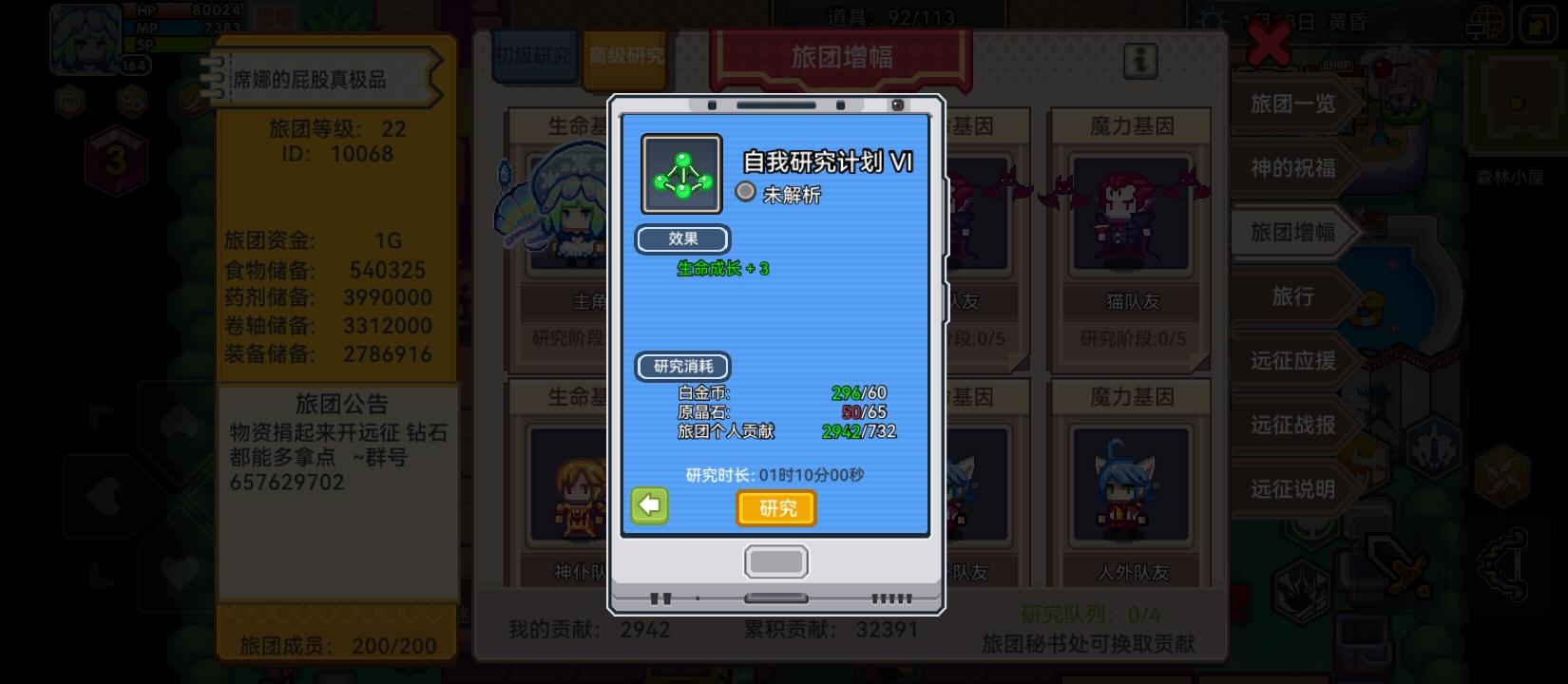Image resolution: width=1568 pixels, height=684 pixels.
Task: Tap the green back arrow in the dialog
Action: pyautogui.click(x=648, y=507)
